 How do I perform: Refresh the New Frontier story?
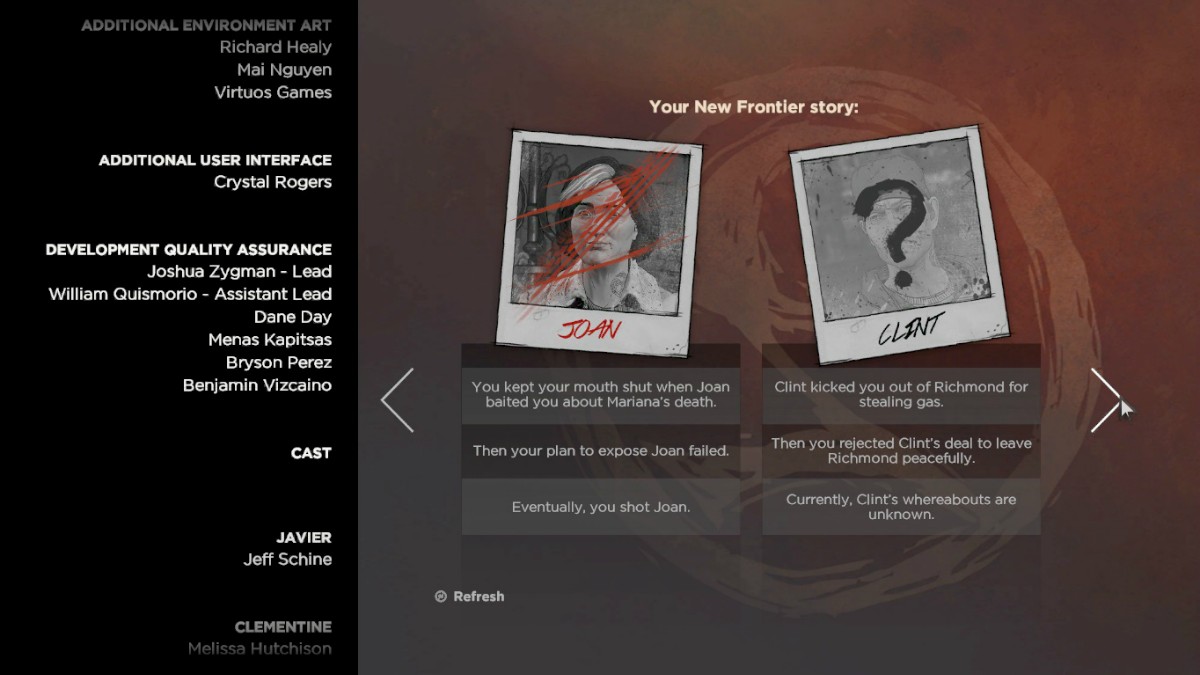click(x=470, y=597)
